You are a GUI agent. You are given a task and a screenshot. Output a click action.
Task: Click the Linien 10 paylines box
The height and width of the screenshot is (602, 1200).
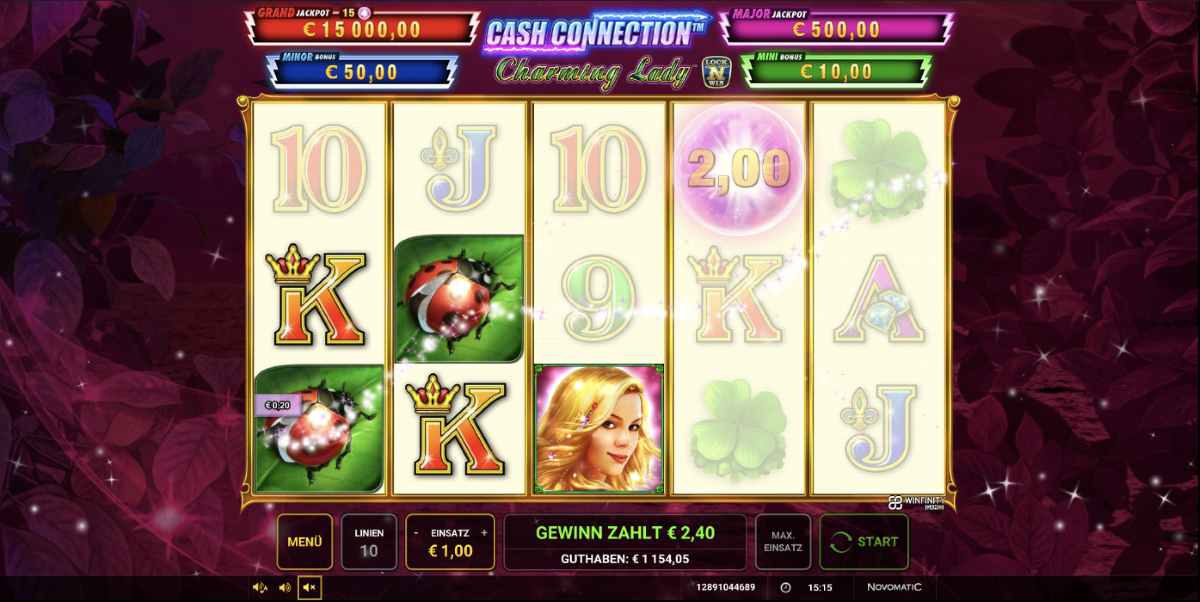(368, 542)
